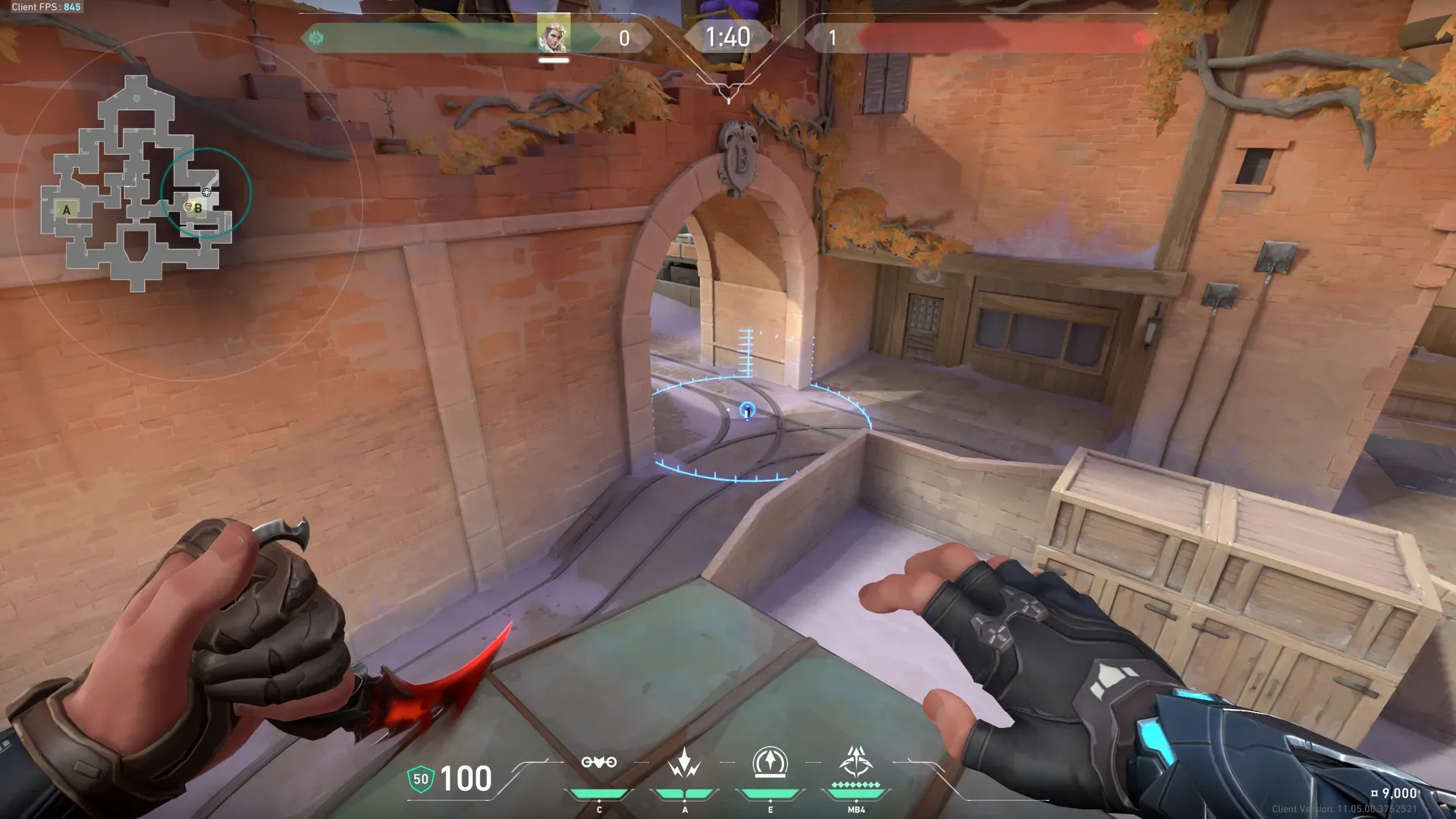Trigger the Hunter's Fury ultimate icon
The image size is (1456, 819).
tap(856, 761)
